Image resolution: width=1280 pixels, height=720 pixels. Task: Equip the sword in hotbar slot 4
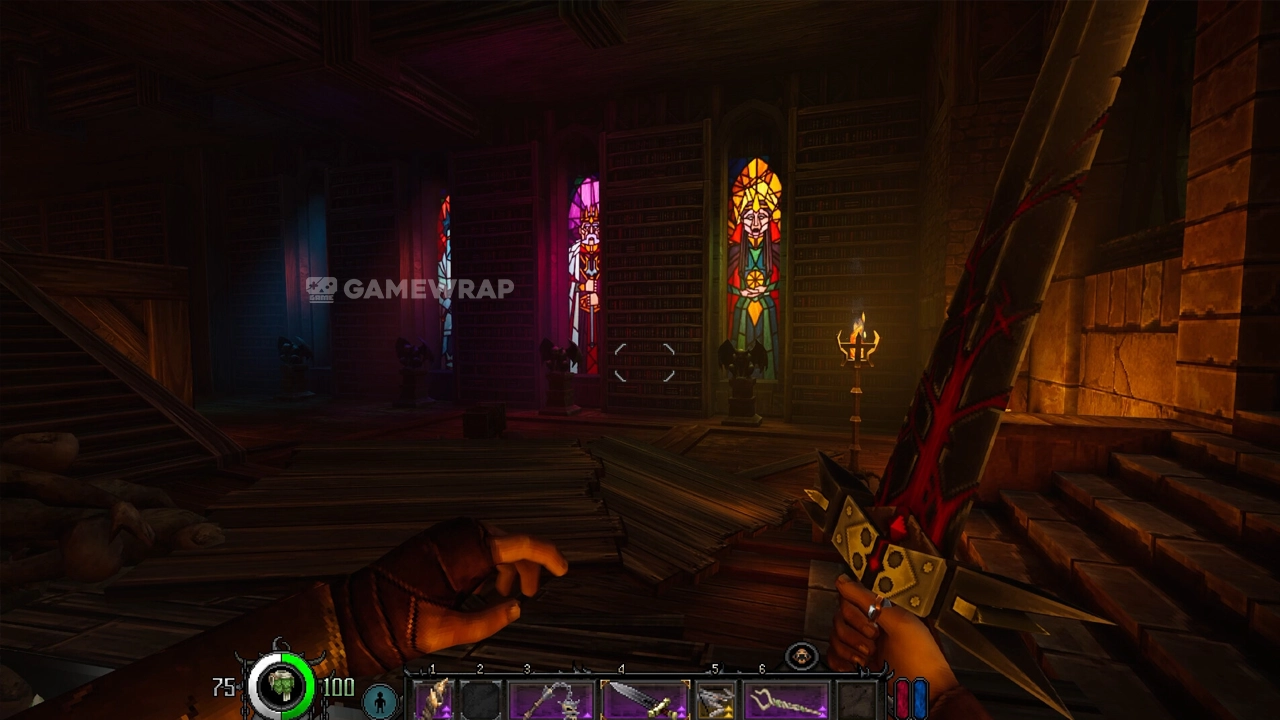pos(646,699)
